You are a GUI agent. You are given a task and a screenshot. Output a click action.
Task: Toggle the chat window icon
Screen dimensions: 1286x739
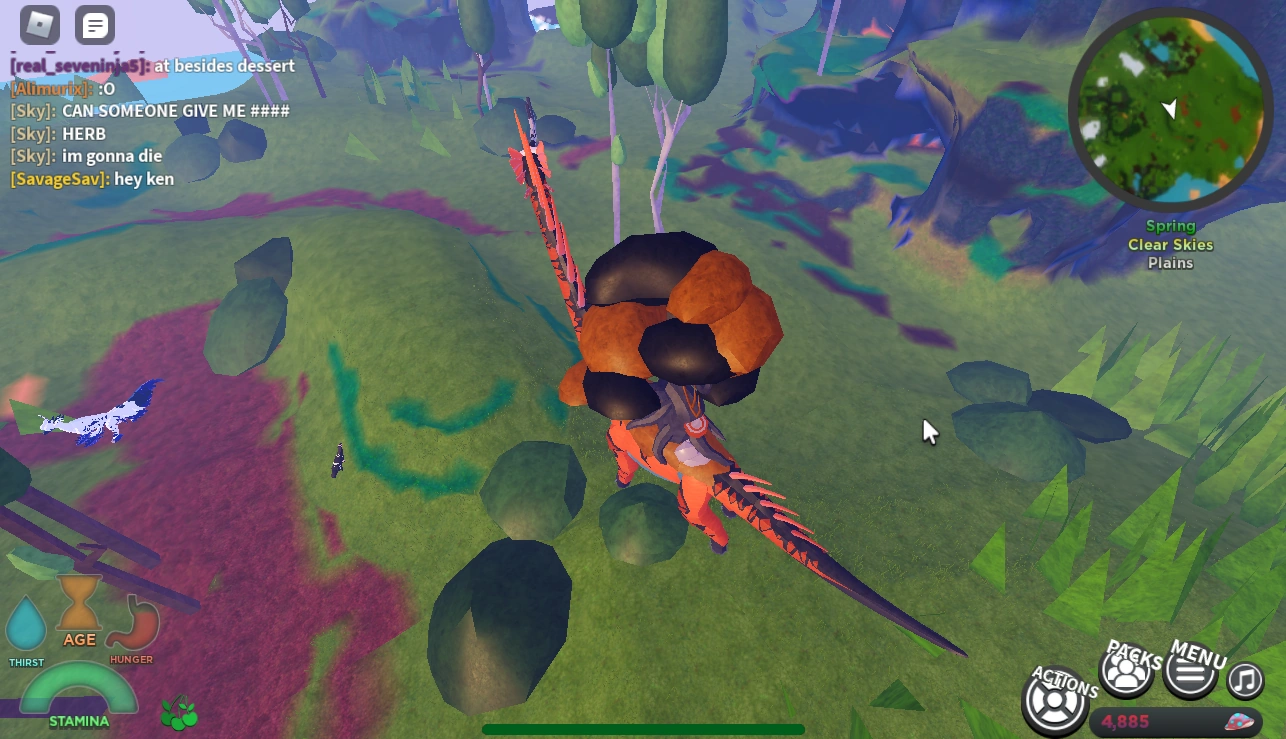tap(95, 25)
